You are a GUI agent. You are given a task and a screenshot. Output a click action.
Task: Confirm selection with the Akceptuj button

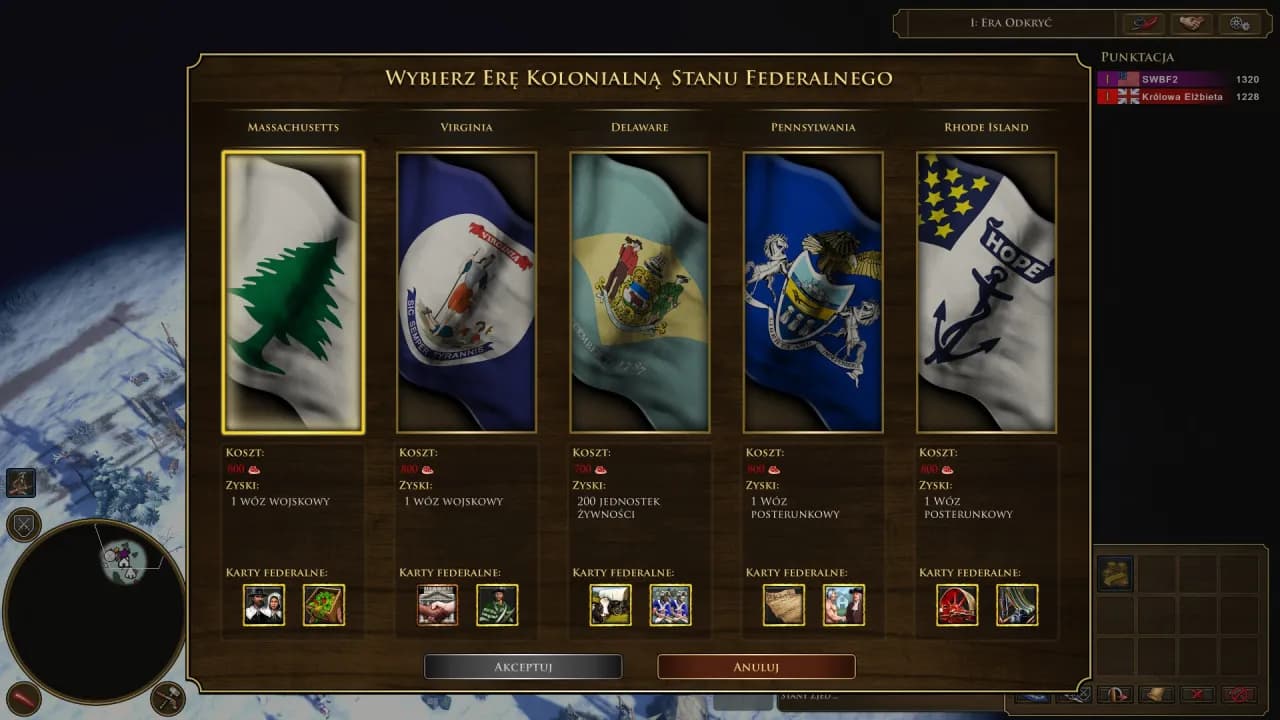523,666
